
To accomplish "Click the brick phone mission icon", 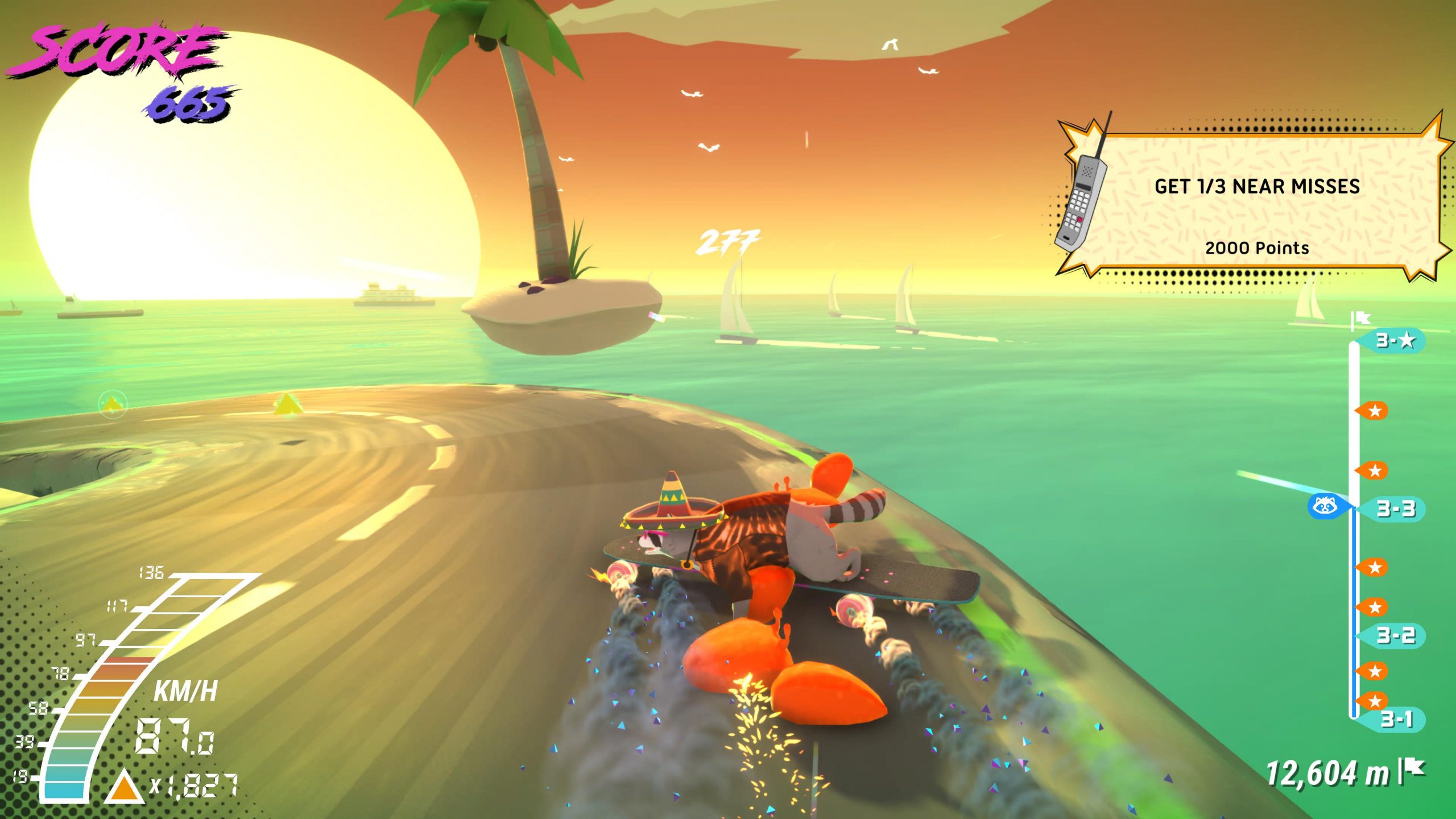I will click(1081, 199).
